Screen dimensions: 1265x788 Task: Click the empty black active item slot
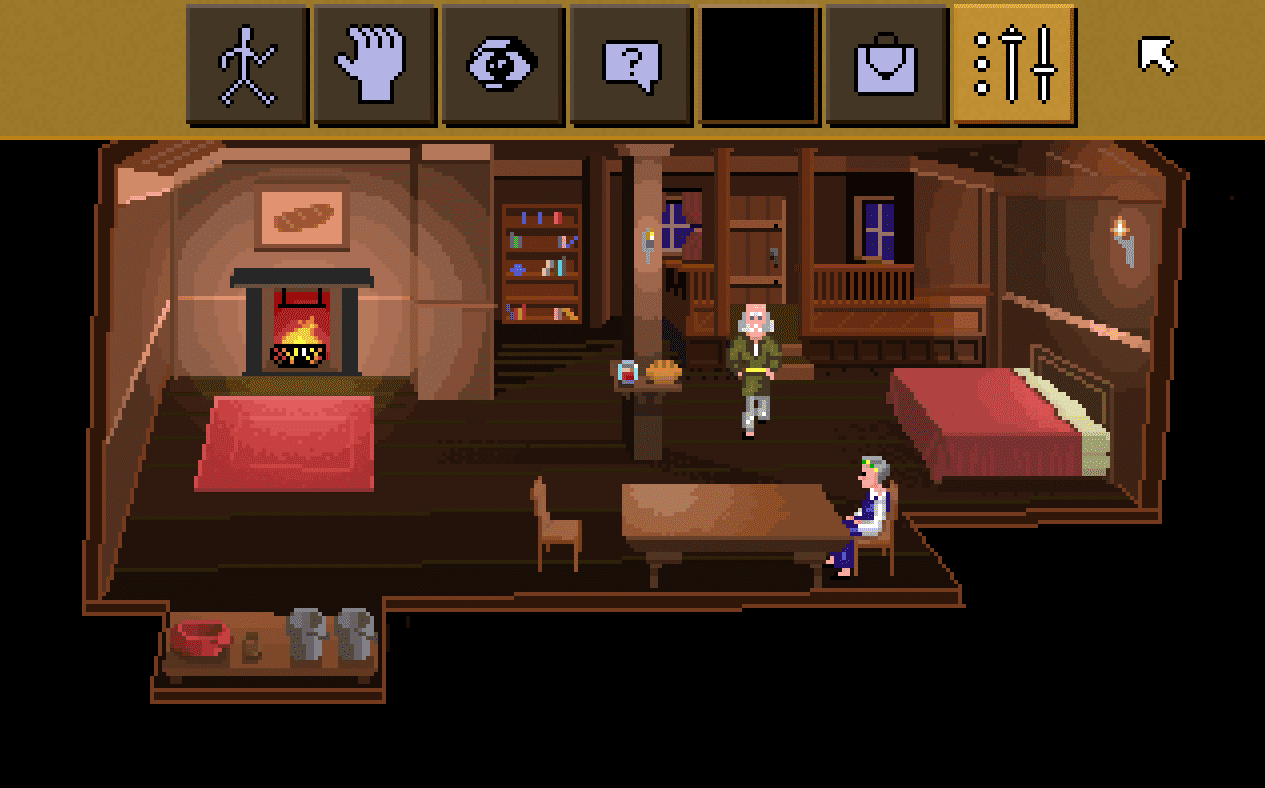click(759, 65)
